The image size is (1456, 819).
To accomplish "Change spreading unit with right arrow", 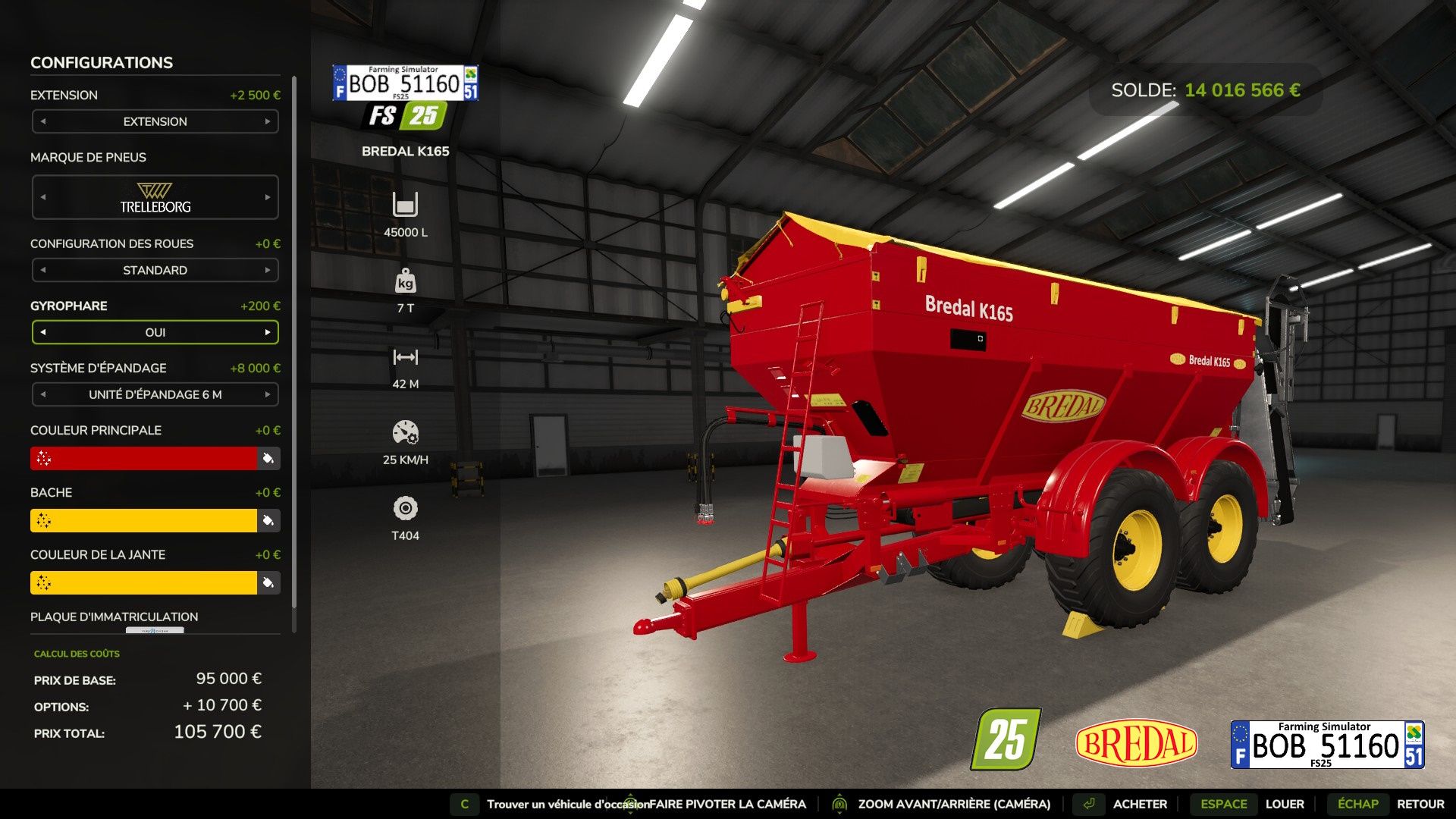I will click(x=268, y=394).
